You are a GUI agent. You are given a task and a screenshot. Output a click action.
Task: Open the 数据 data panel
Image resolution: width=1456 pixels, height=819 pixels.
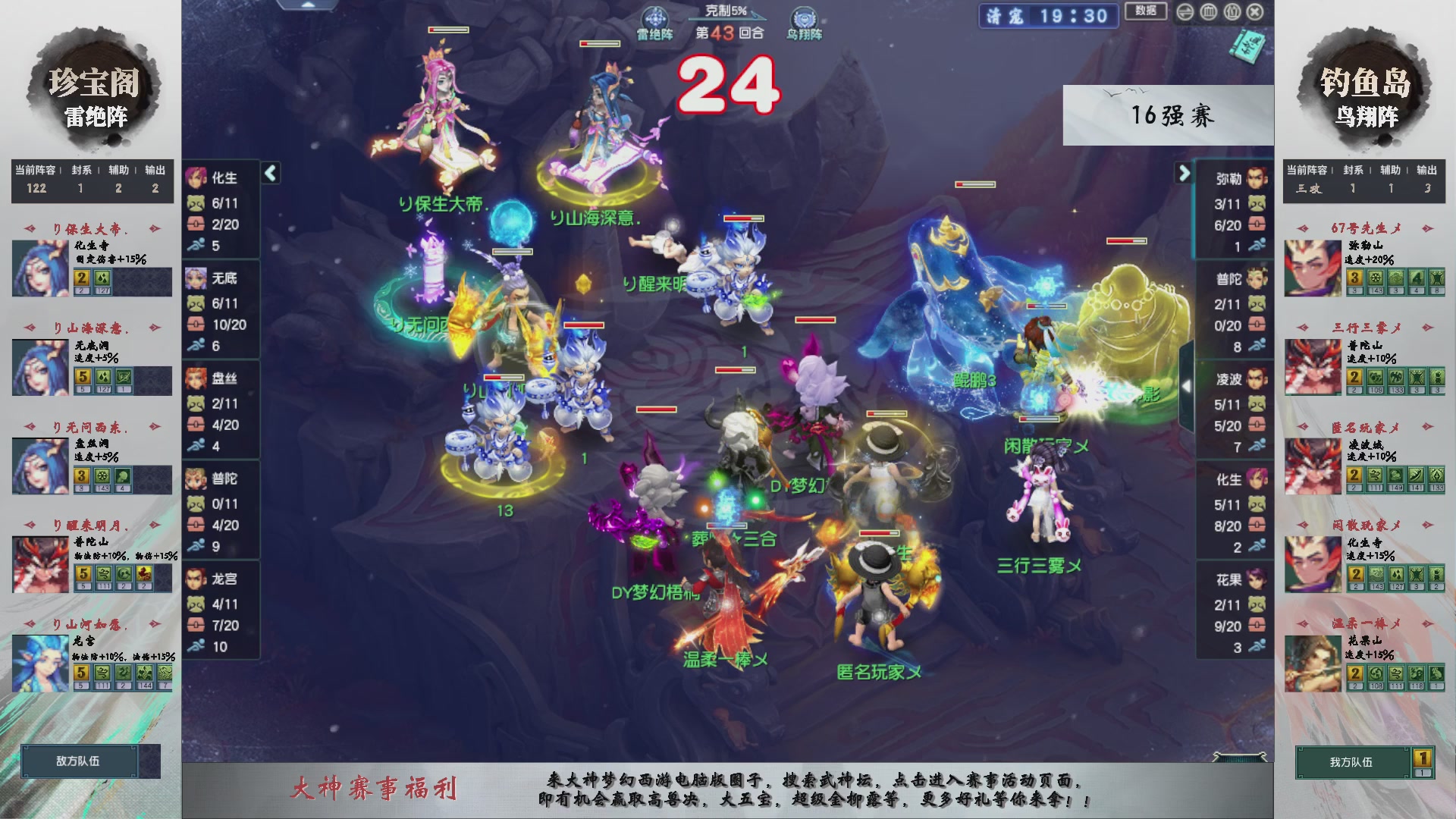pos(1145,12)
